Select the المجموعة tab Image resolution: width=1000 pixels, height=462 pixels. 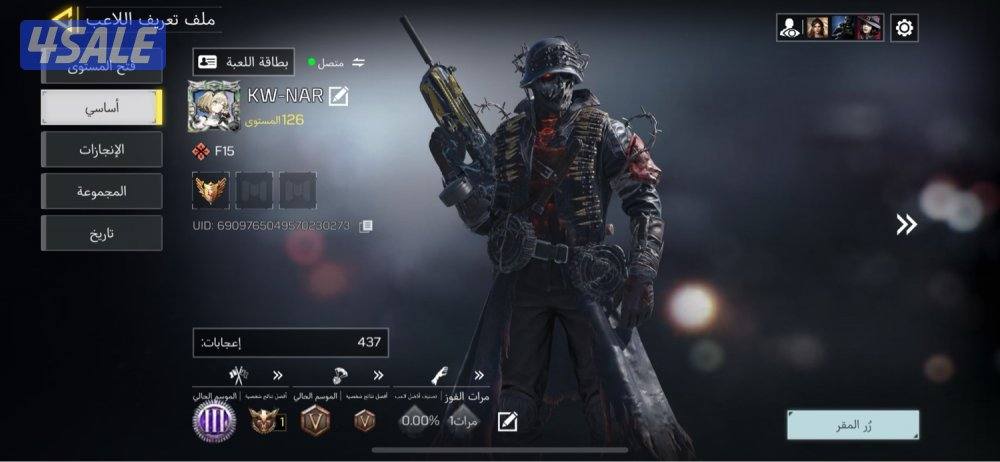[x=101, y=191]
